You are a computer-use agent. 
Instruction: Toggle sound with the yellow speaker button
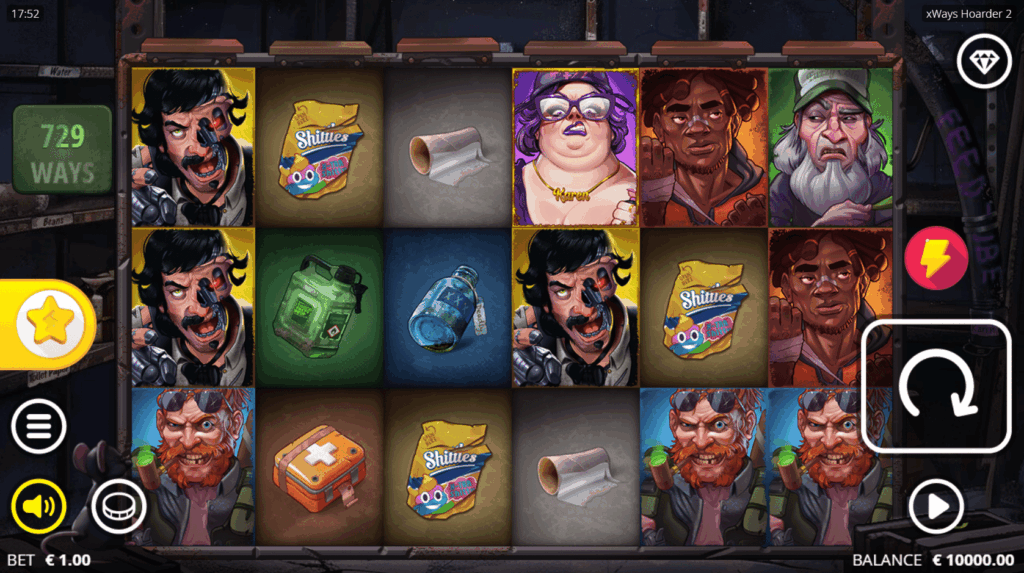[x=38, y=507]
